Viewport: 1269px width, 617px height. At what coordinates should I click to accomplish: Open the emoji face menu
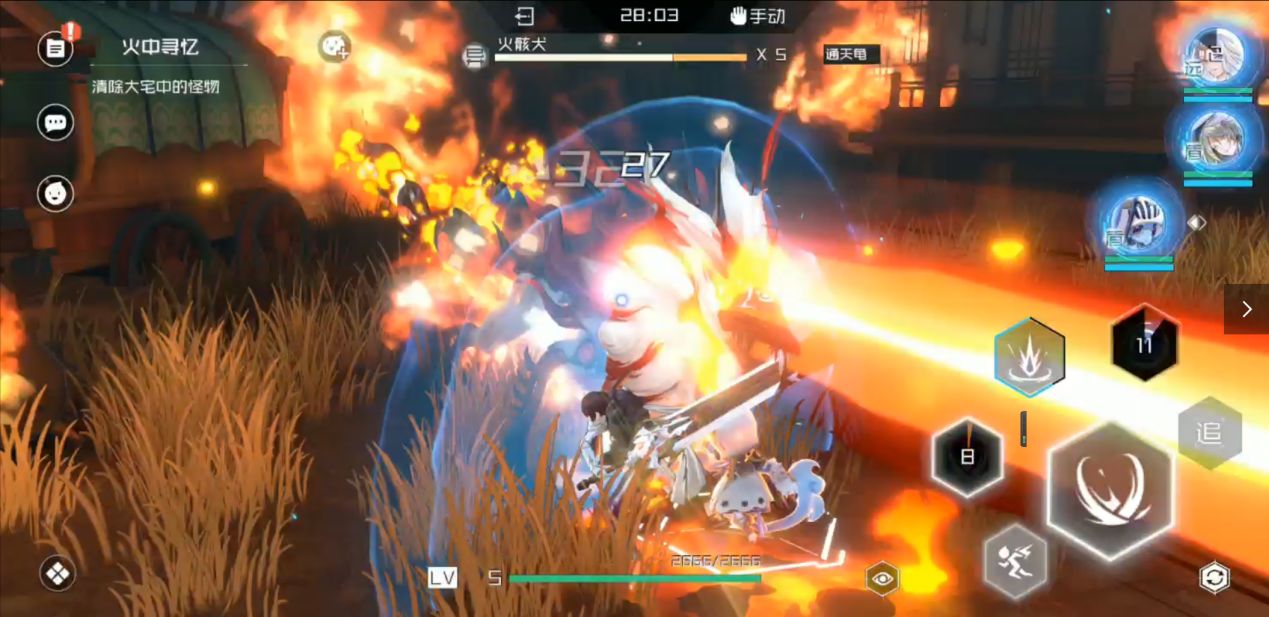pos(56,193)
